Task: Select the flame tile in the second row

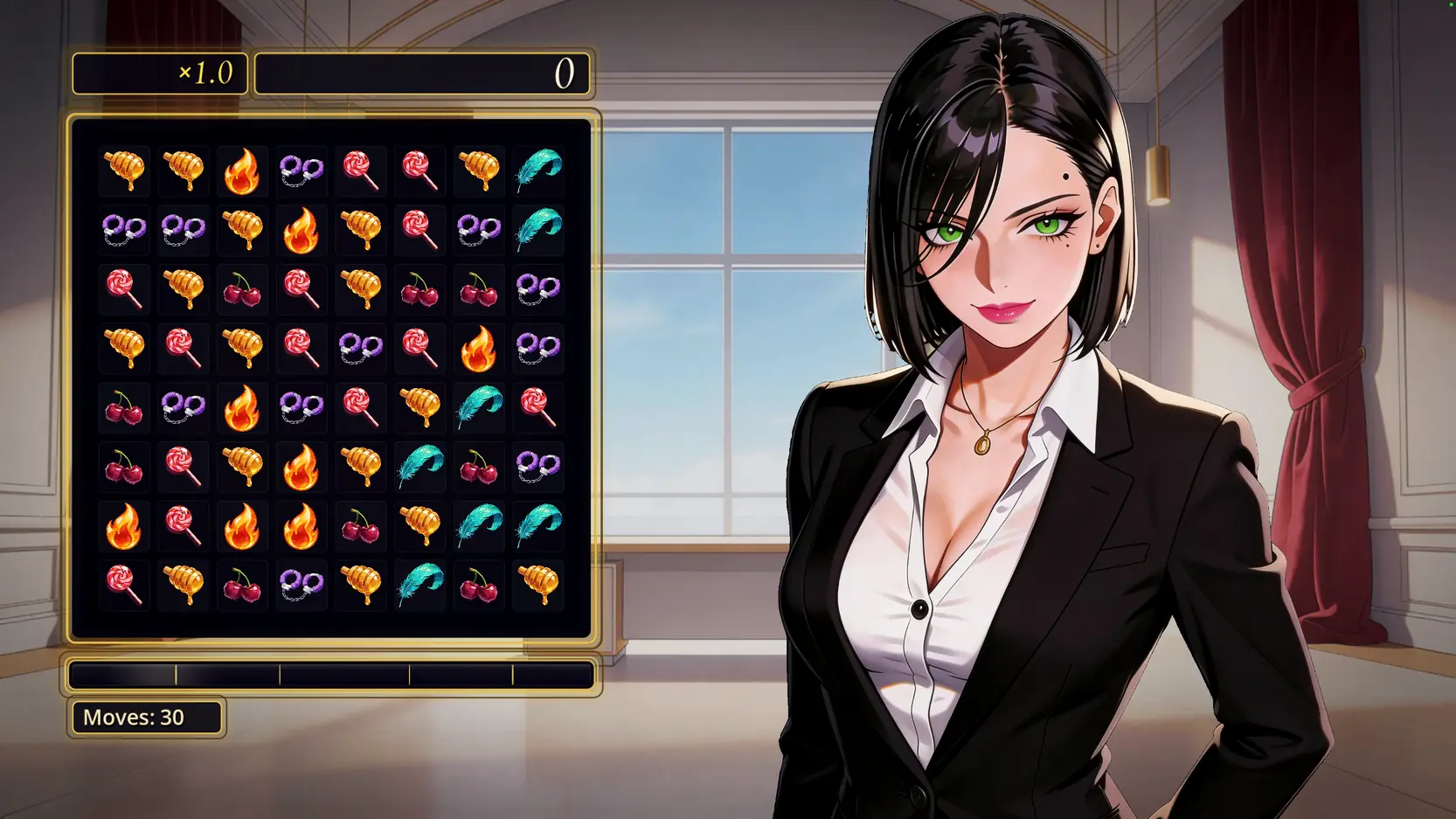Action: tap(302, 230)
